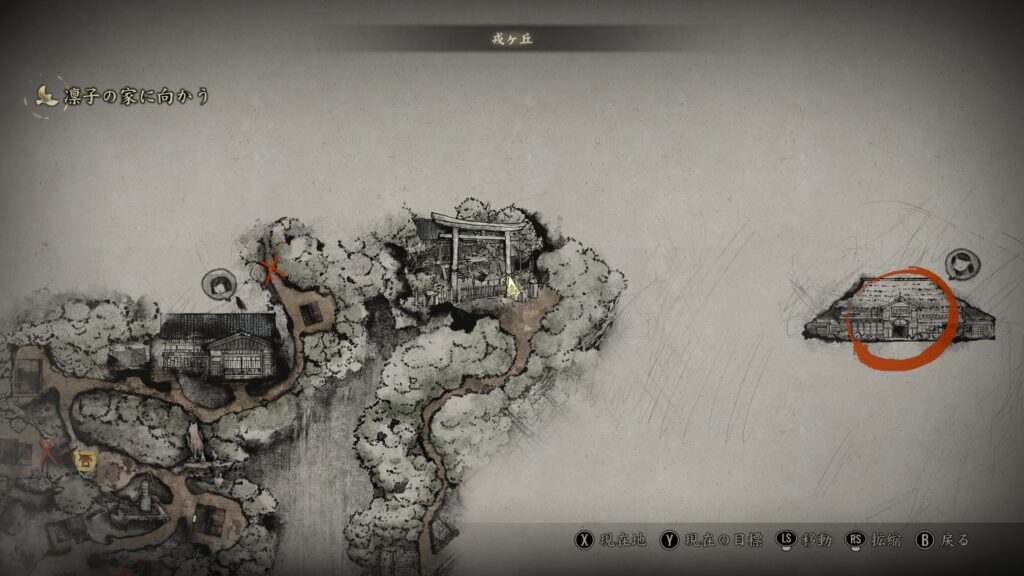Screen dimensions: 1024x576
Task: Click the portrait bubble beside the red-circled building
Action: coord(963,264)
